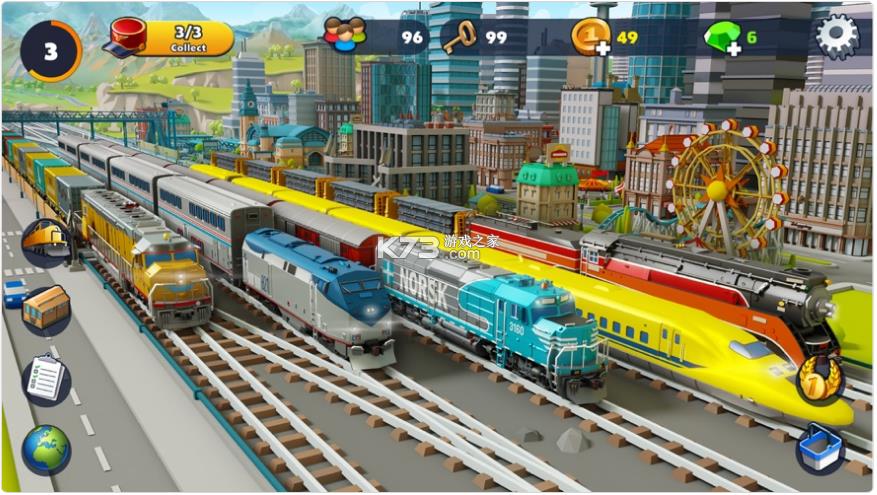Image resolution: width=877 pixels, height=495 pixels.
Task: Open the train locomotive menu
Action: (x=46, y=243)
